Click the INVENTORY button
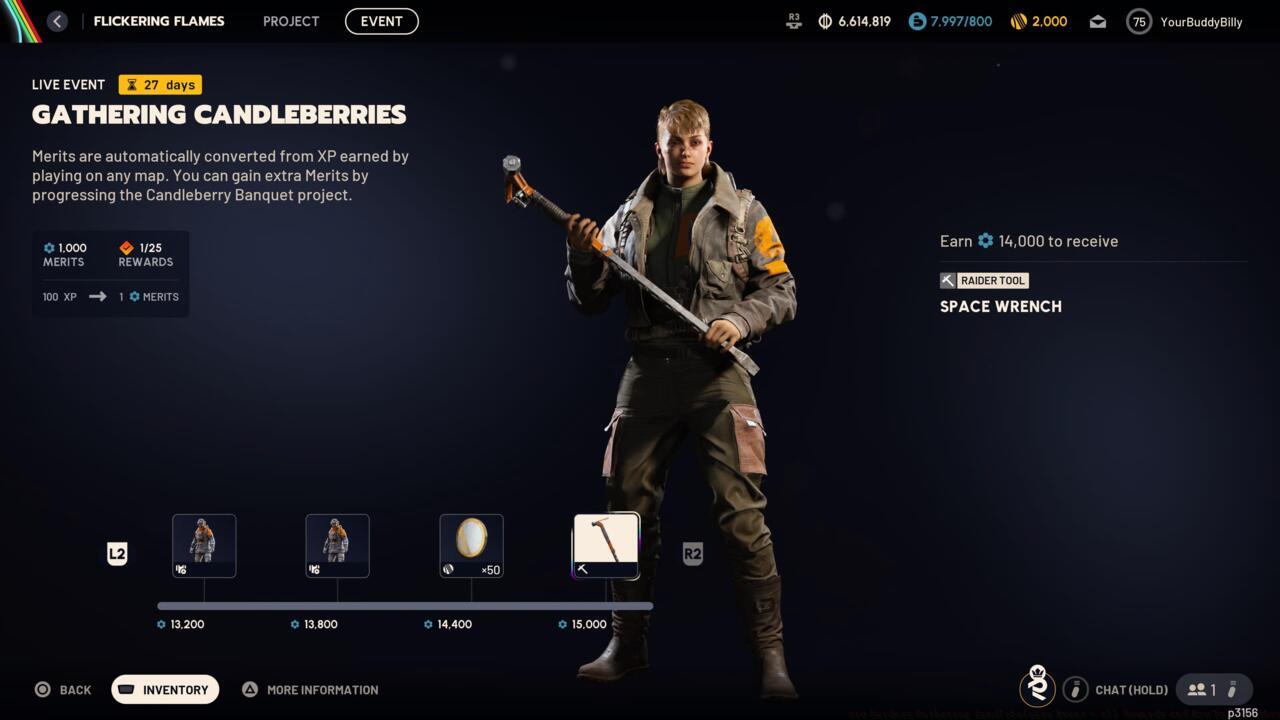Image resolution: width=1280 pixels, height=720 pixels. 164,689
